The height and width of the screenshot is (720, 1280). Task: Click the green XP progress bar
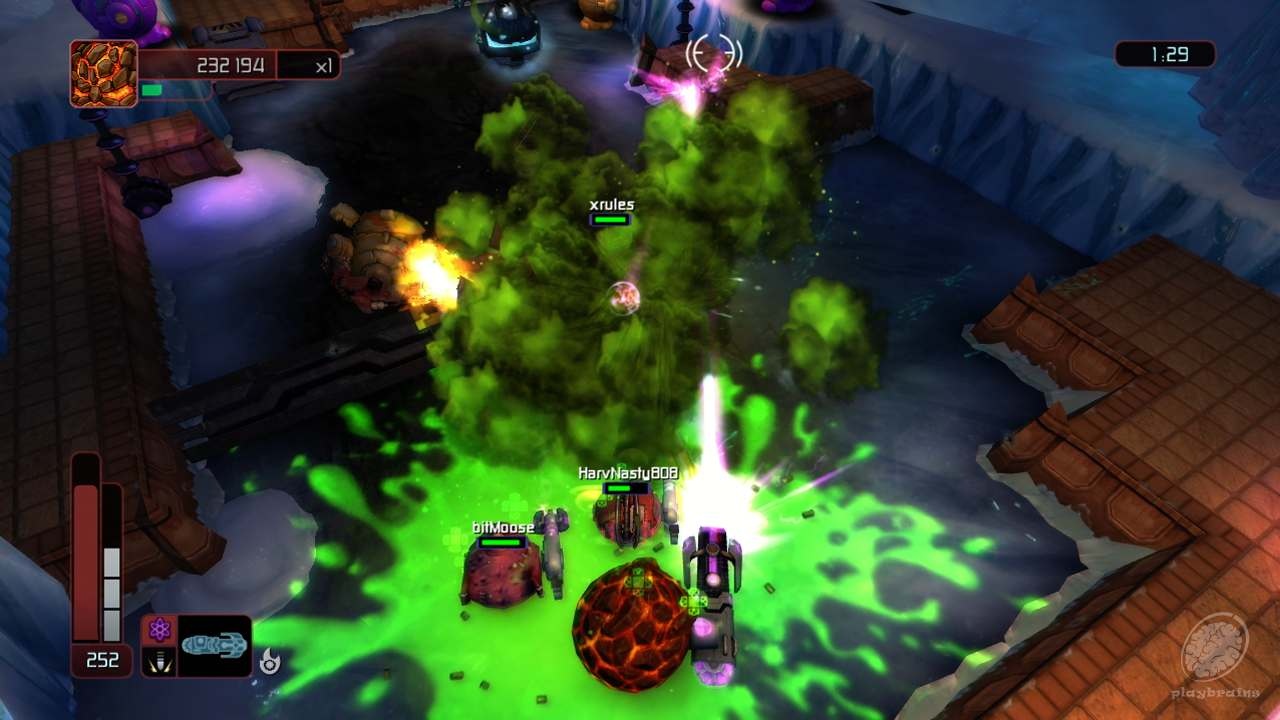click(x=153, y=87)
